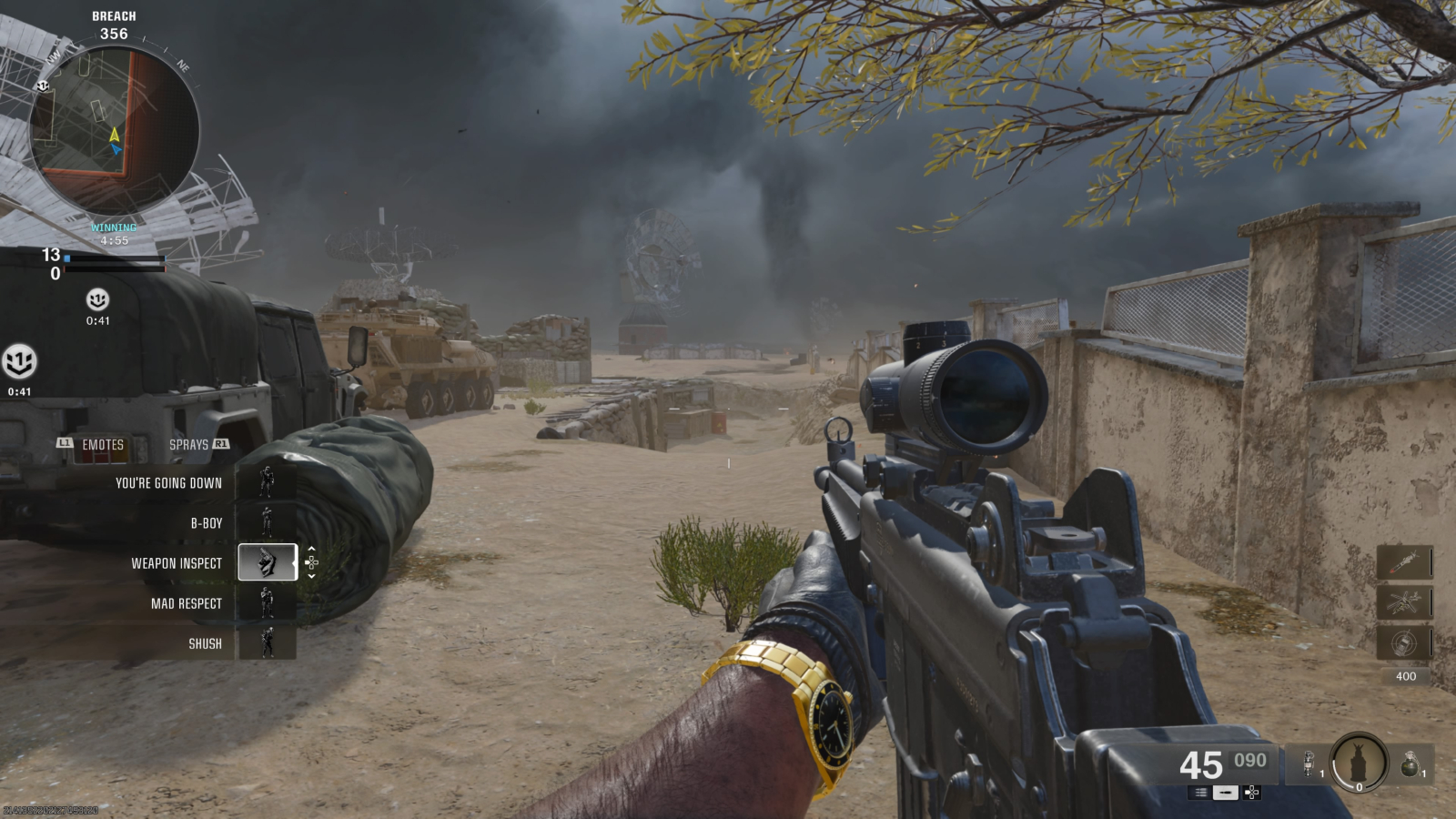The height and width of the screenshot is (819, 1456).
Task: Click the stun grenade tactical icon
Action: [1309, 764]
